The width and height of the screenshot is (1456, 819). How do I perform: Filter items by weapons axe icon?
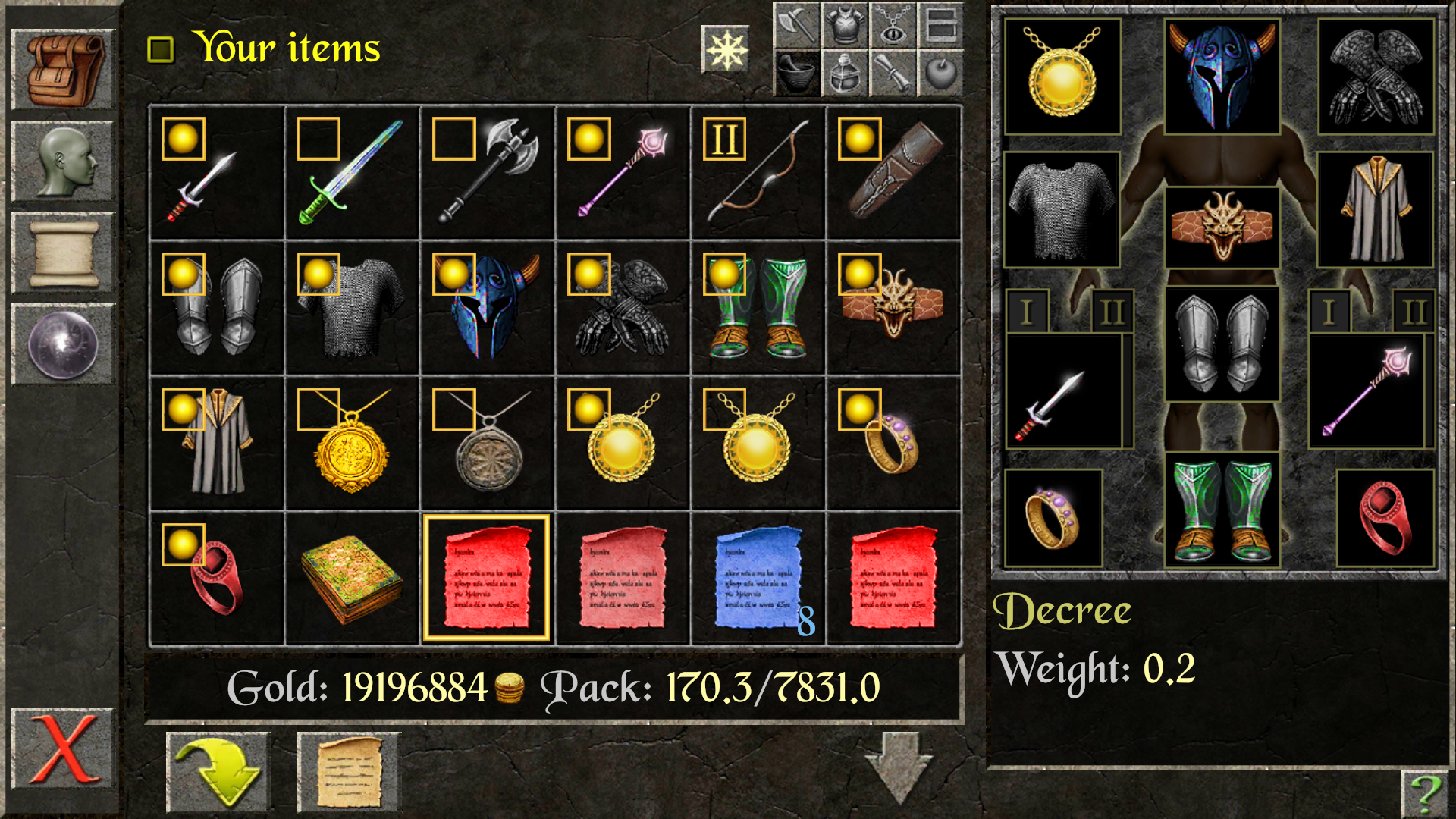[796, 25]
